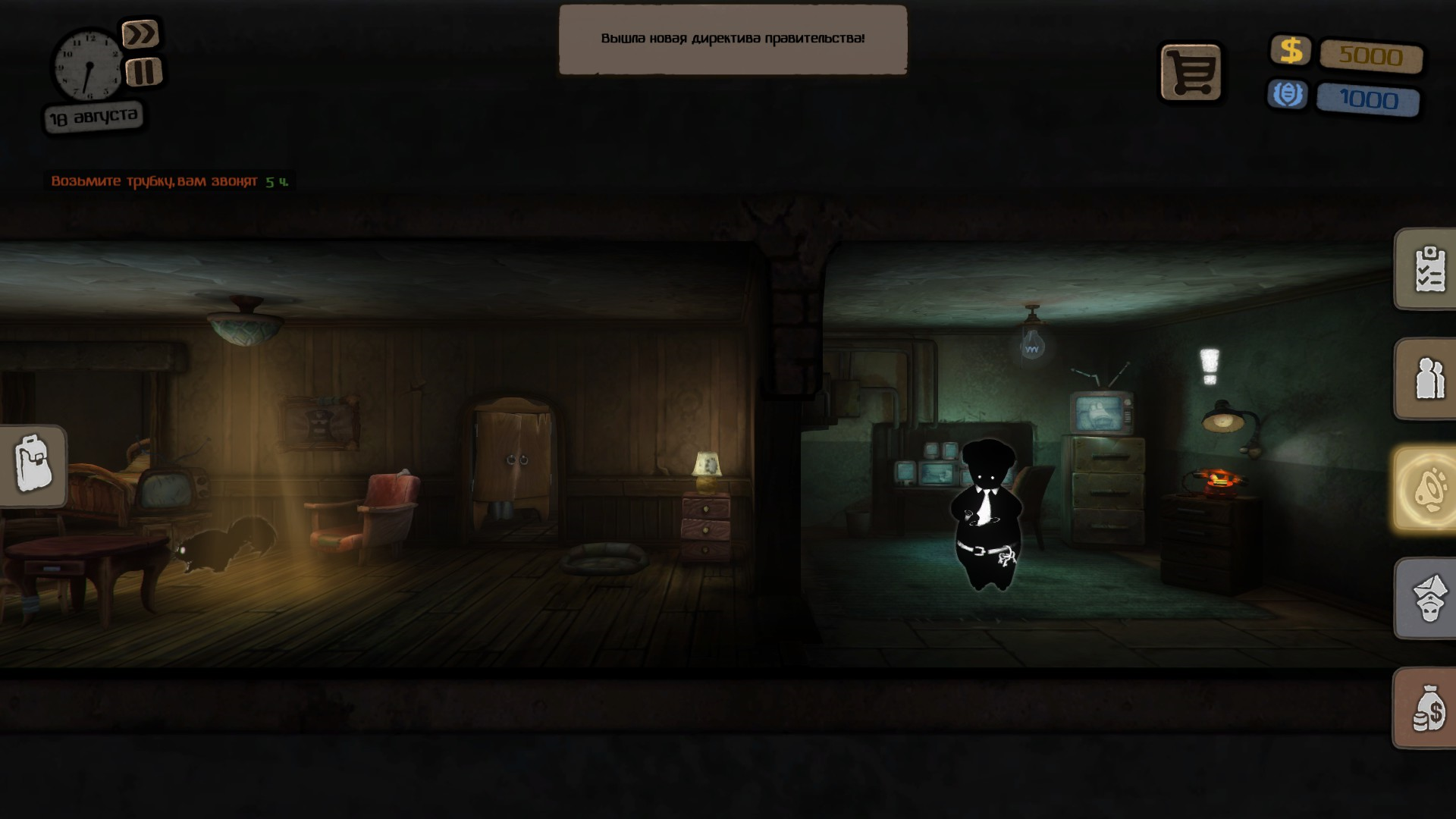1456x819 pixels.
Task: Open the glowing megaphone directives panel
Action: pyautogui.click(x=1426, y=488)
